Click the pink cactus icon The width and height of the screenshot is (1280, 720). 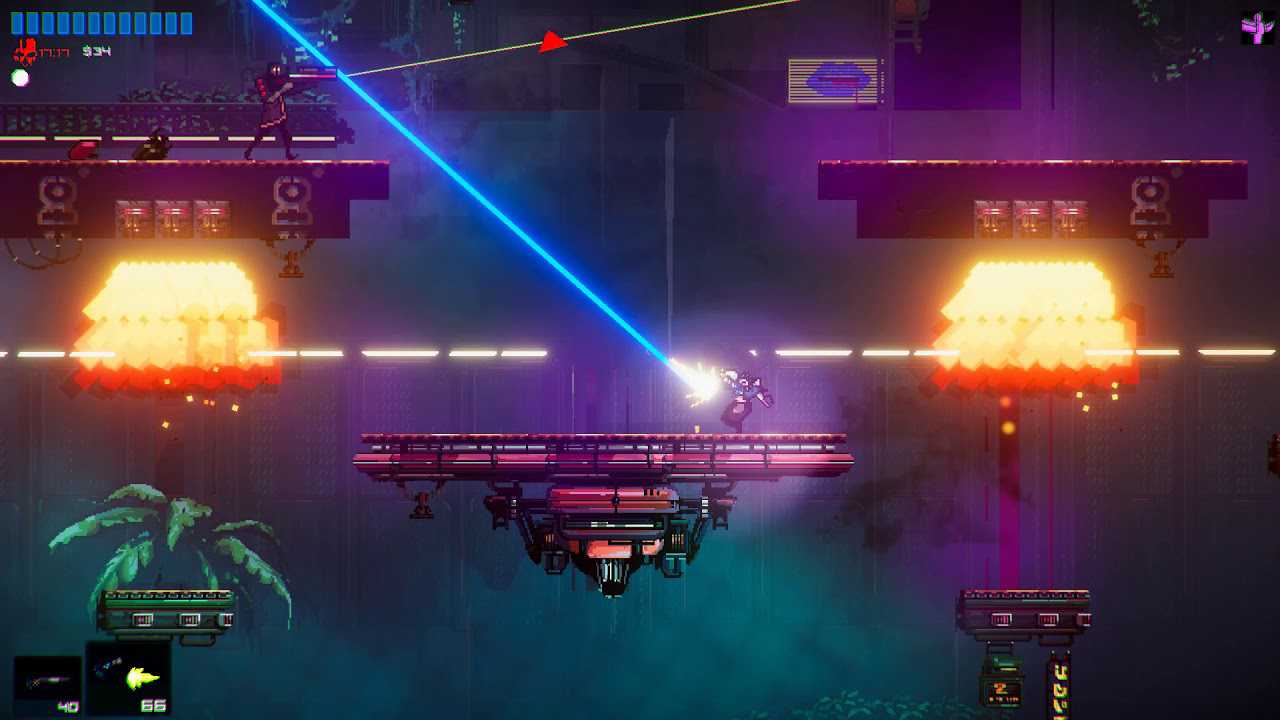click(x=1257, y=28)
